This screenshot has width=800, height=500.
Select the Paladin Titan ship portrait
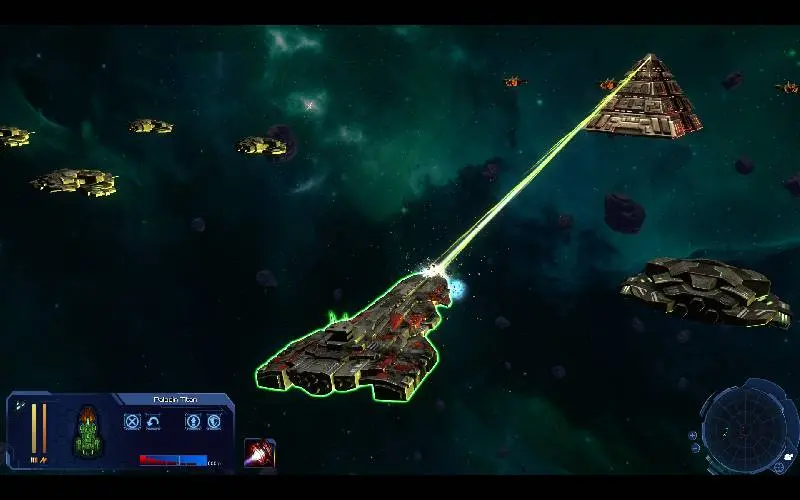tap(88, 430)
